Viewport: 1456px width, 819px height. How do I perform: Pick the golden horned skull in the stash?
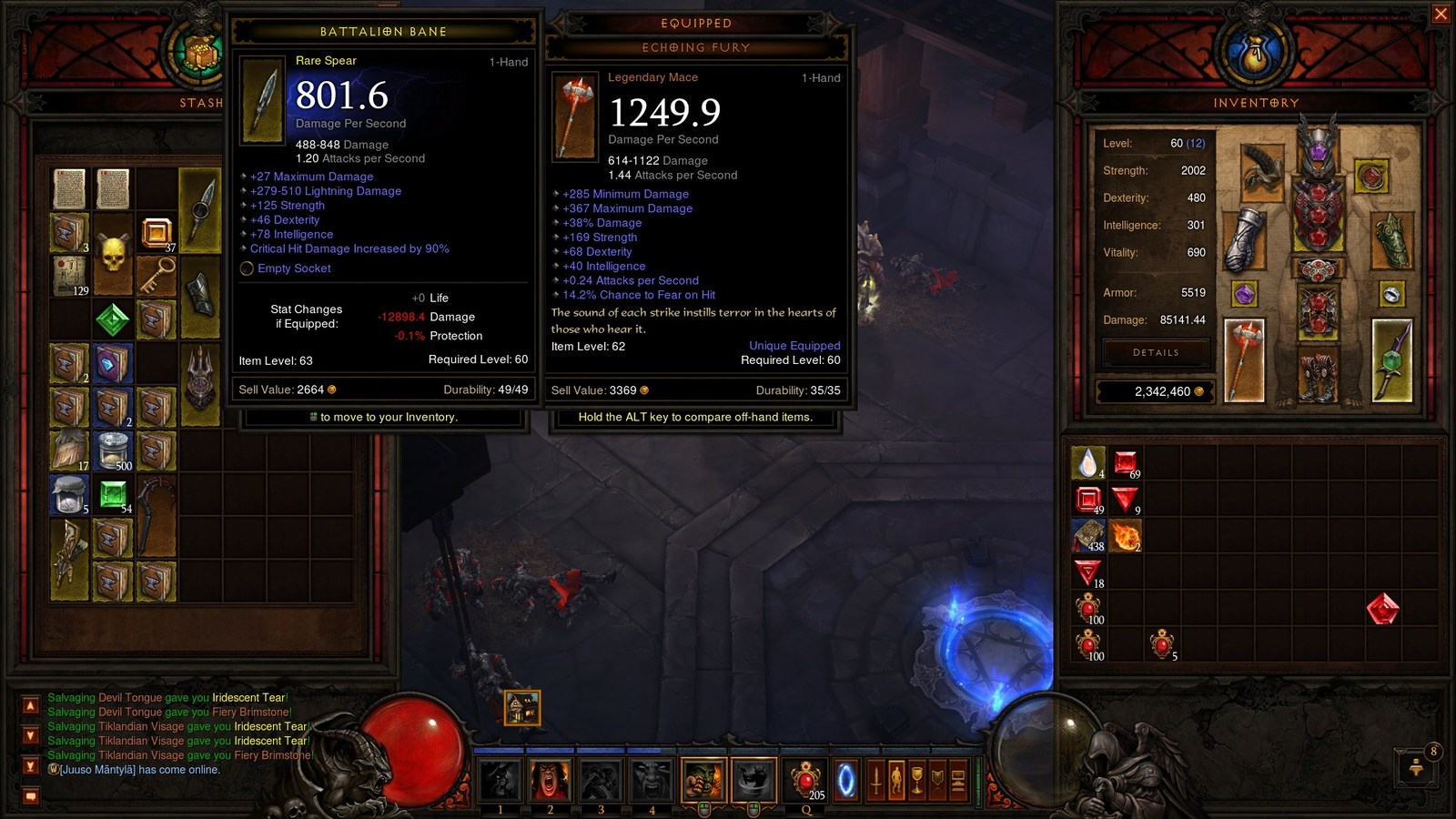coord(113,256)
